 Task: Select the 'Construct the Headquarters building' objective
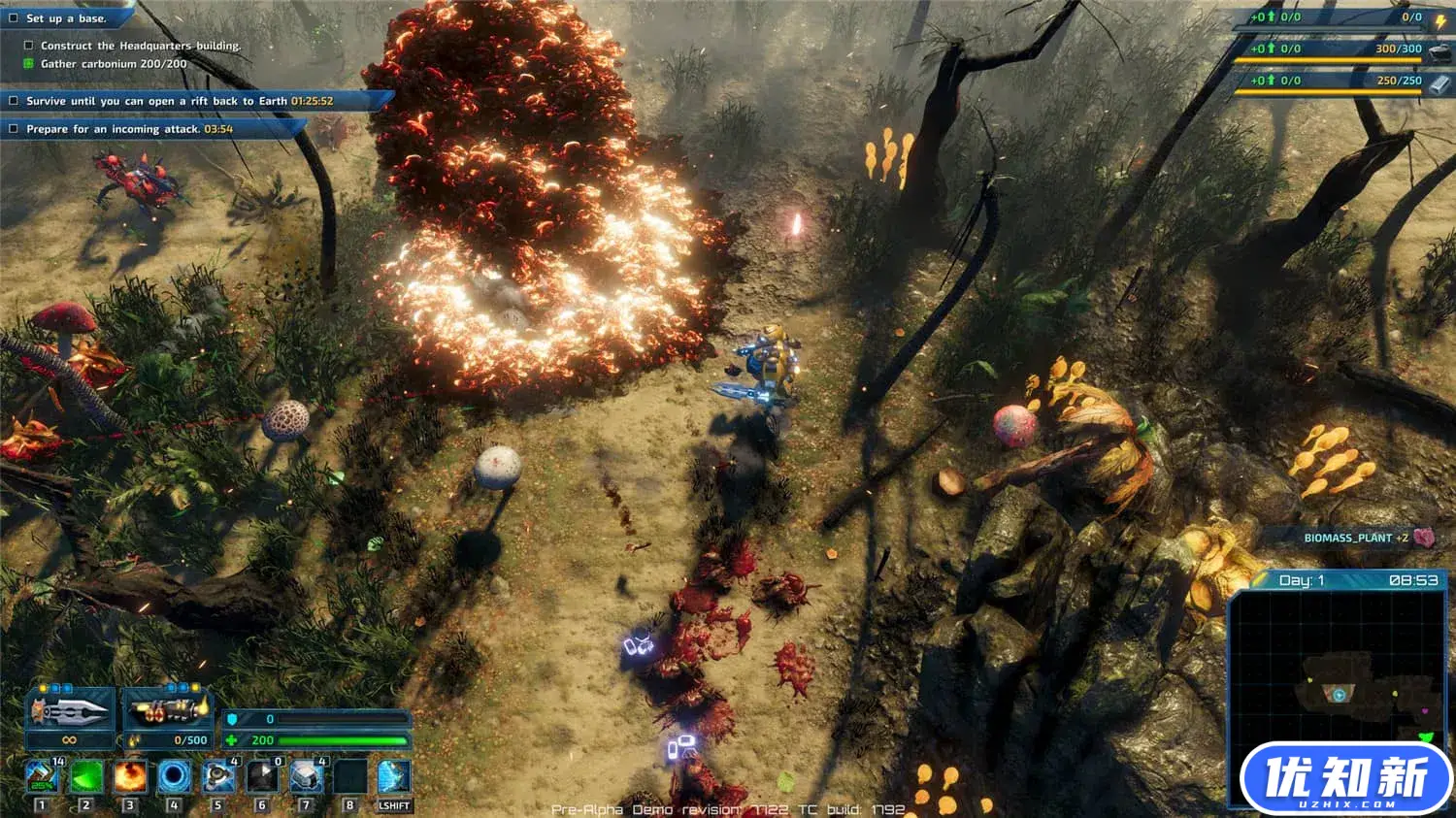click(x=141, y=46)
